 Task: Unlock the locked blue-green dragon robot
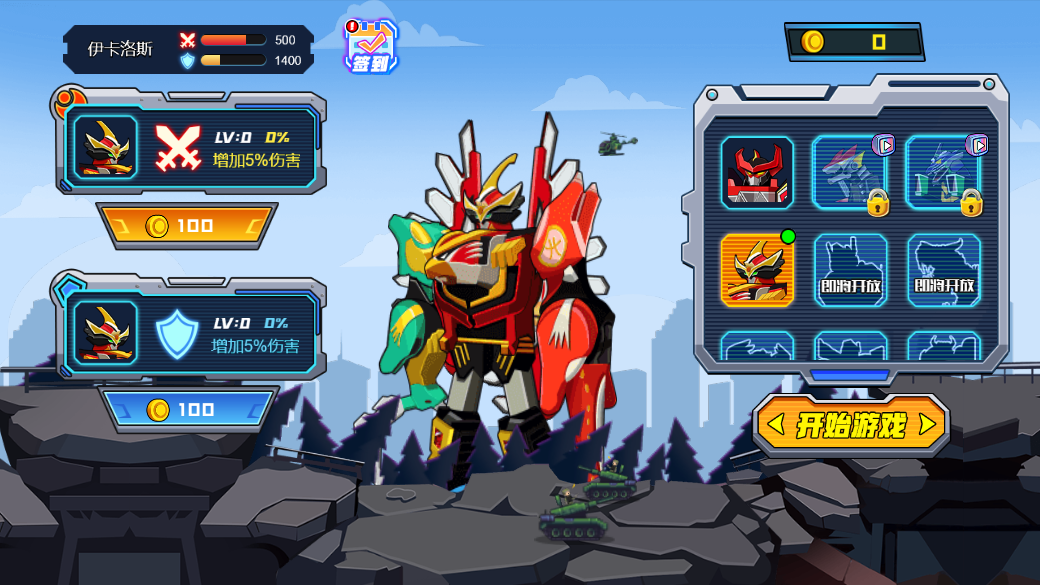click(x=943, y=172)
